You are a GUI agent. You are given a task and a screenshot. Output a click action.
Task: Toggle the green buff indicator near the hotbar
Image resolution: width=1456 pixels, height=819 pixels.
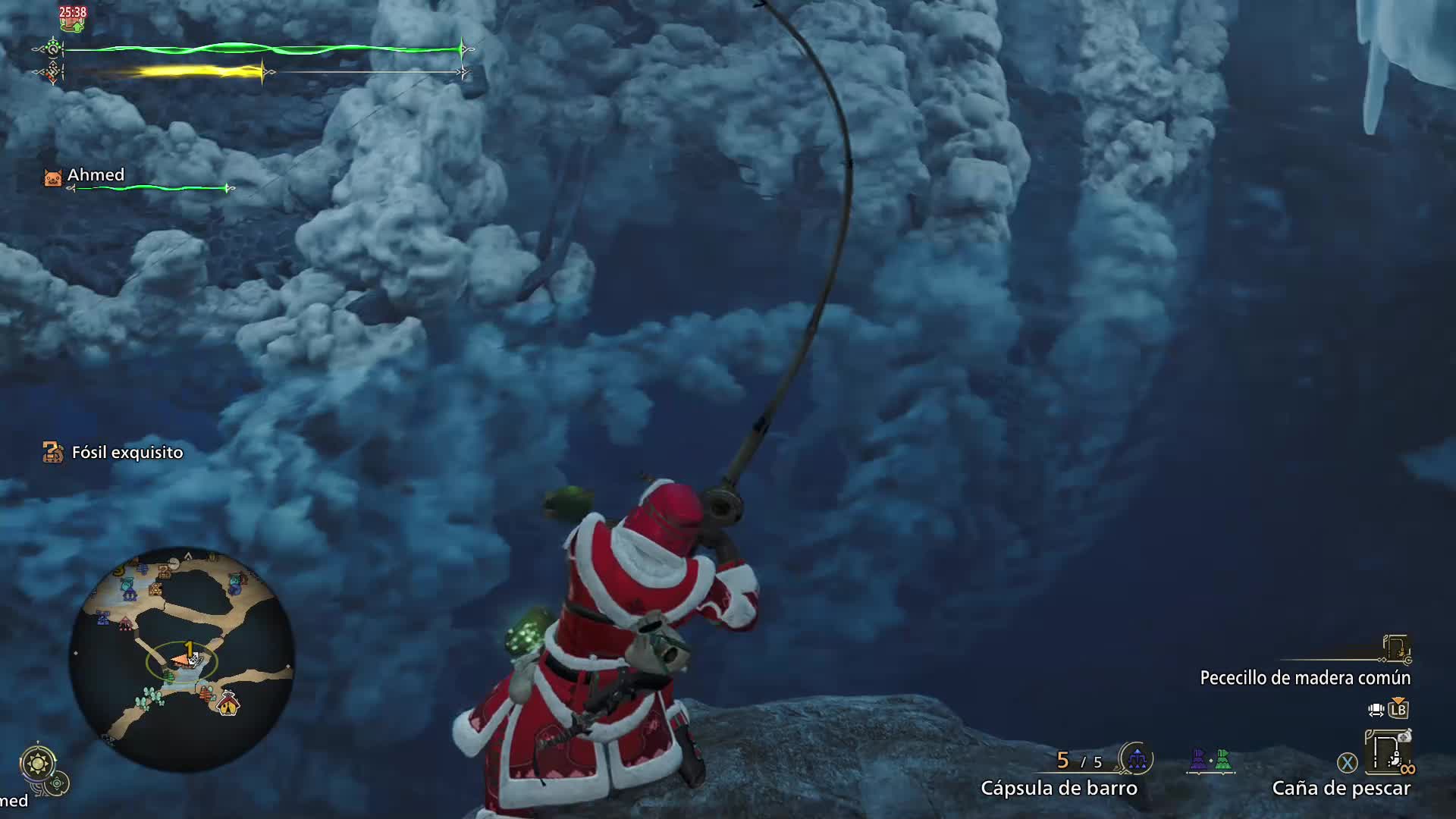(1222, 758)
